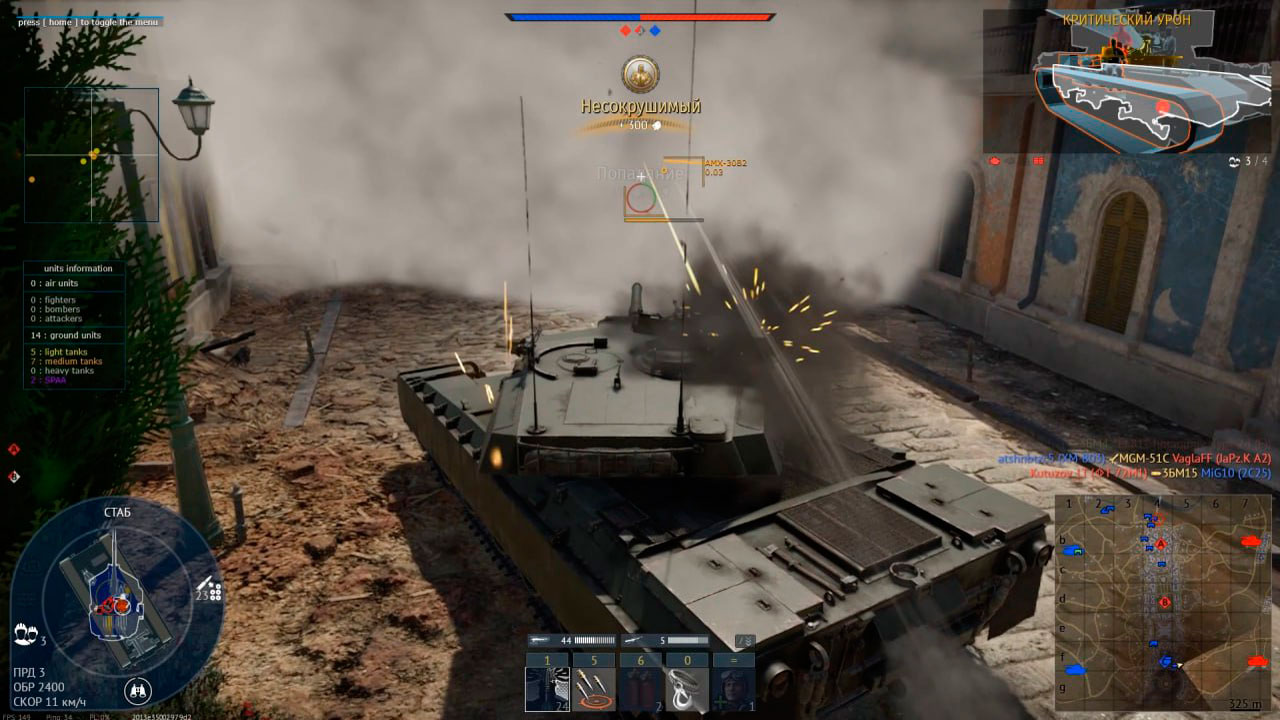Click the hit camera damage panel

1128,82
